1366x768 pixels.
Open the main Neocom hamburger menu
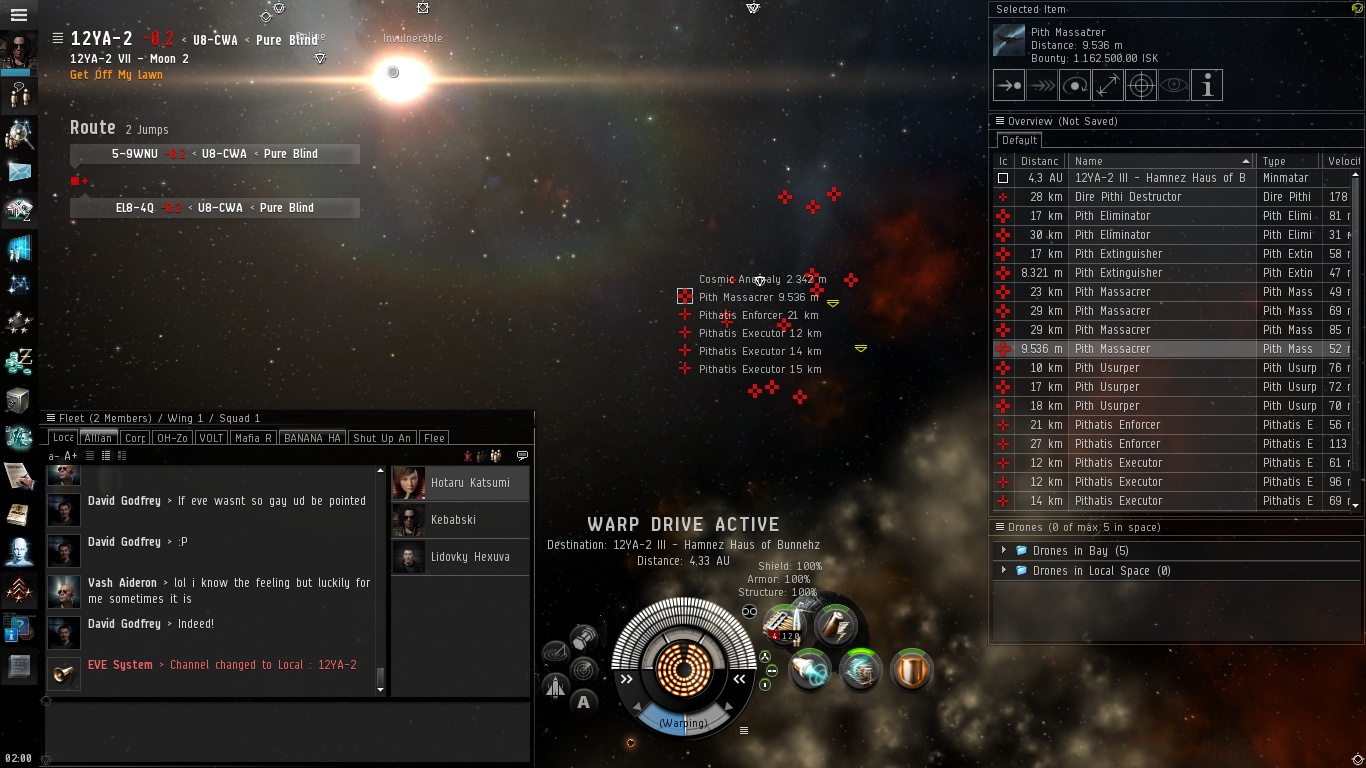pyautogui.click(x=18, y=15)
